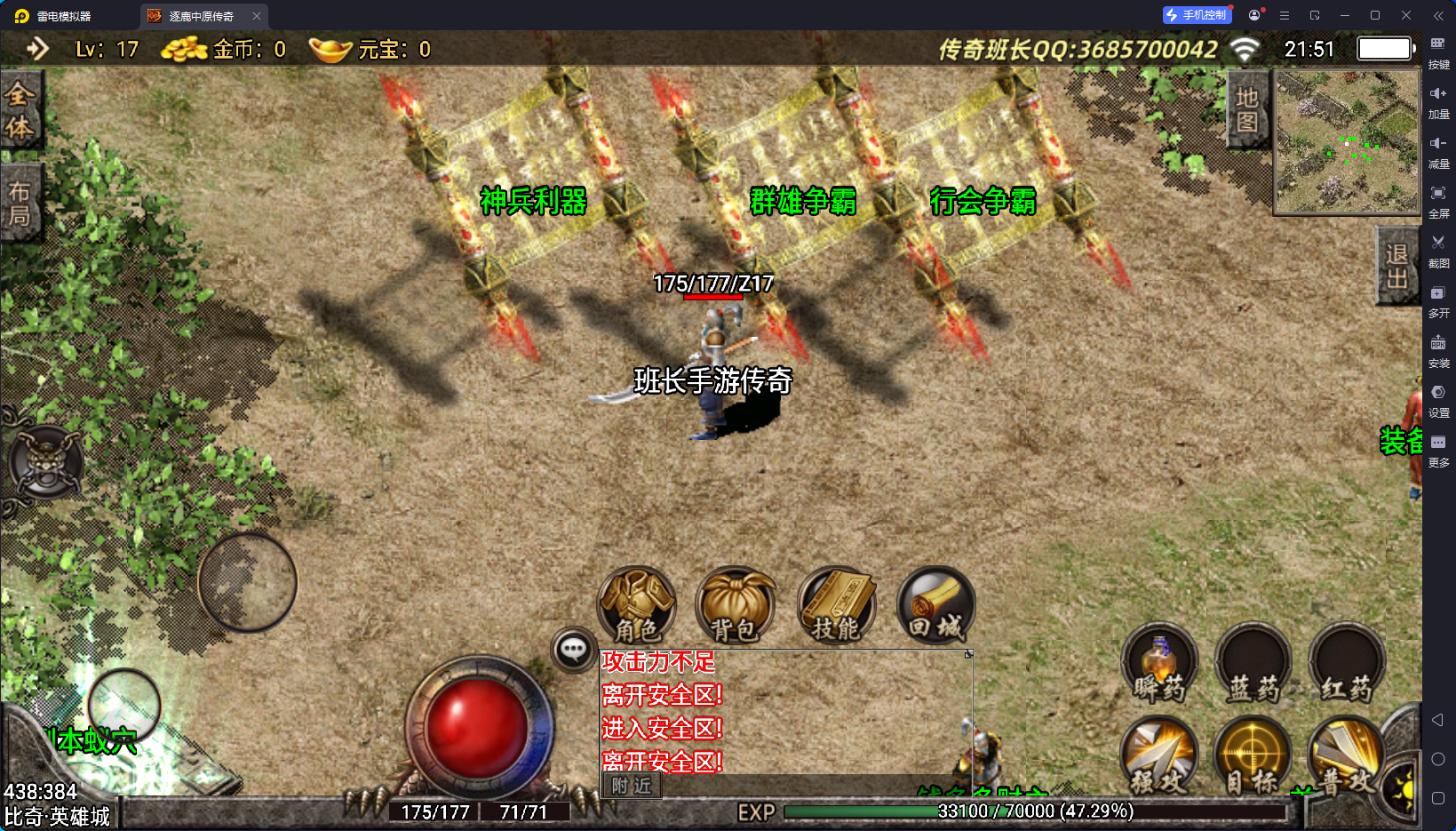This screenshot has height=831, width=1456.
Task: Open the chat speech bubble icon
Action: (x=573, y=650)
